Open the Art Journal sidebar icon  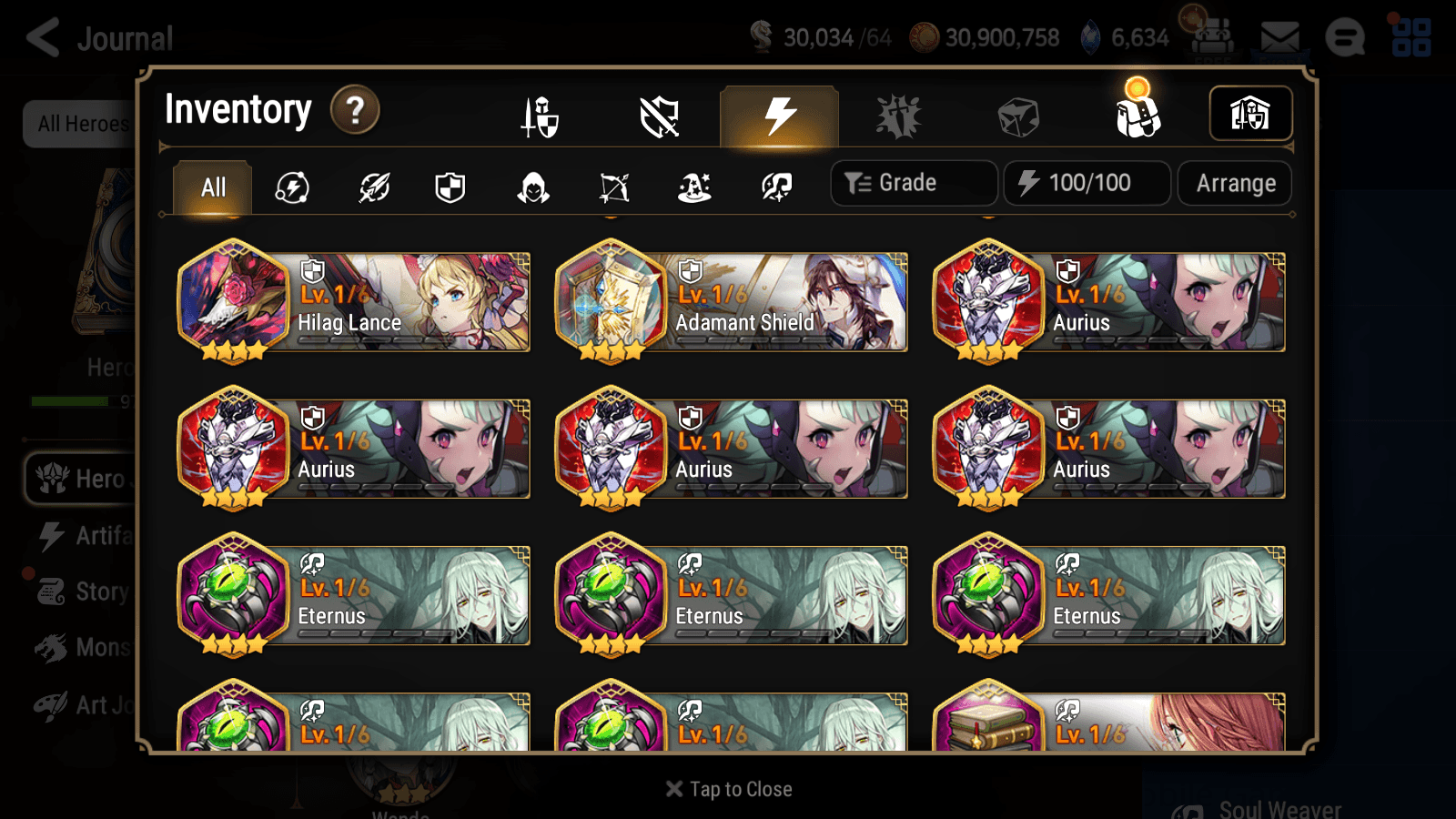[x=52, y=704]
